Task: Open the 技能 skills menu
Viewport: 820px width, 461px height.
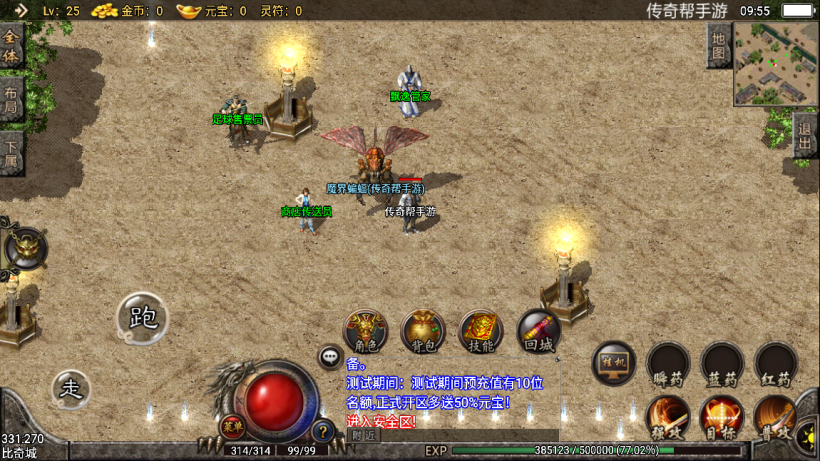Action: point(481,331)
